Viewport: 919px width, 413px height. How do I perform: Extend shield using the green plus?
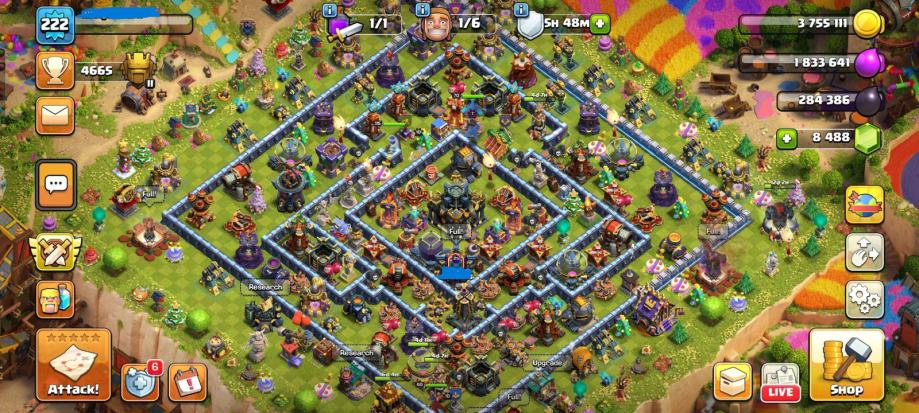(x=599, y=24)
